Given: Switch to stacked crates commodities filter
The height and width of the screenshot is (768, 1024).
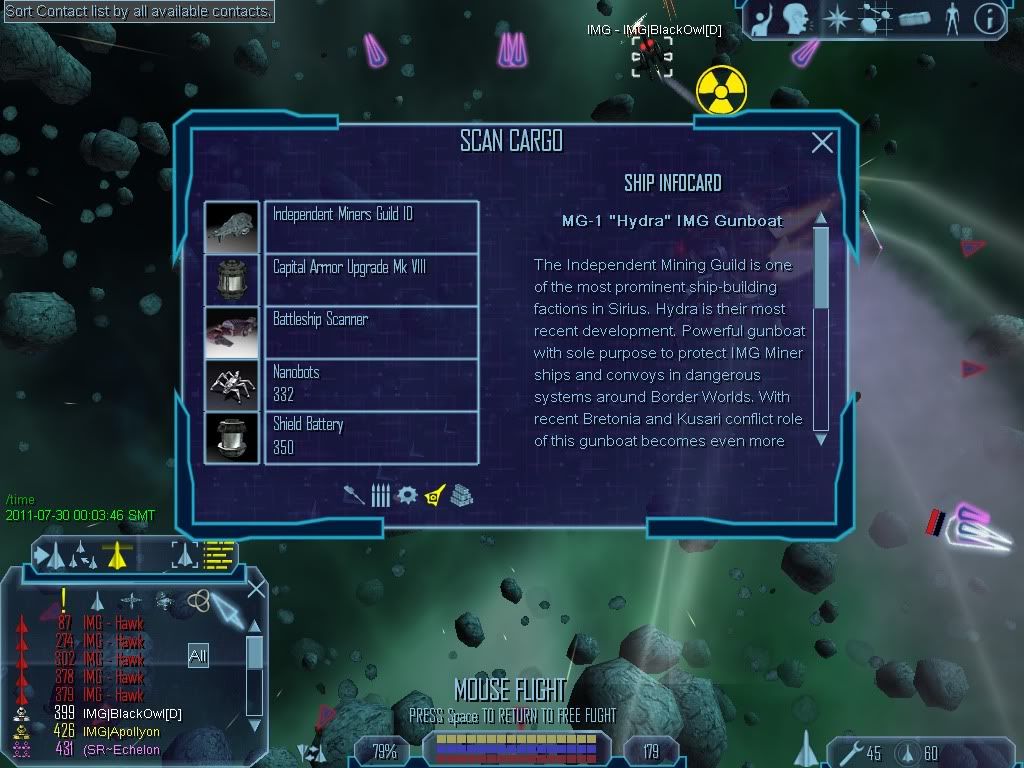Looking at the screenshot, I should click(x=461, y=495).
